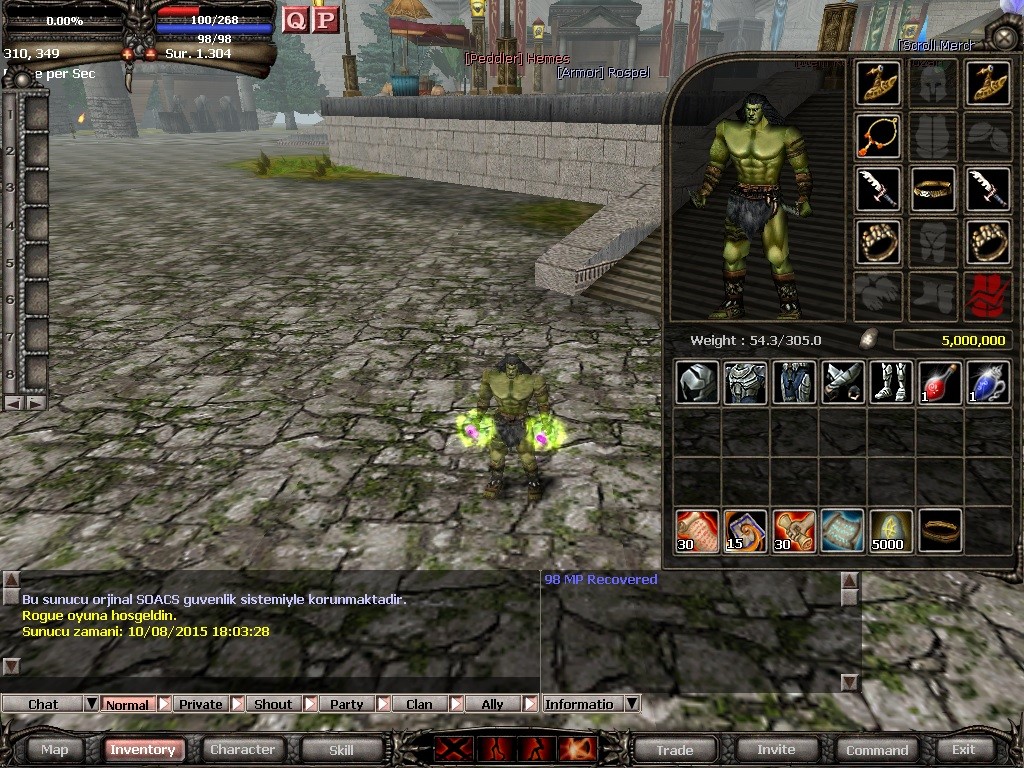Screen dimensions: 1024x768
Task: Start a Trade request
Action: pyautogui.click(x=675, y=749)
